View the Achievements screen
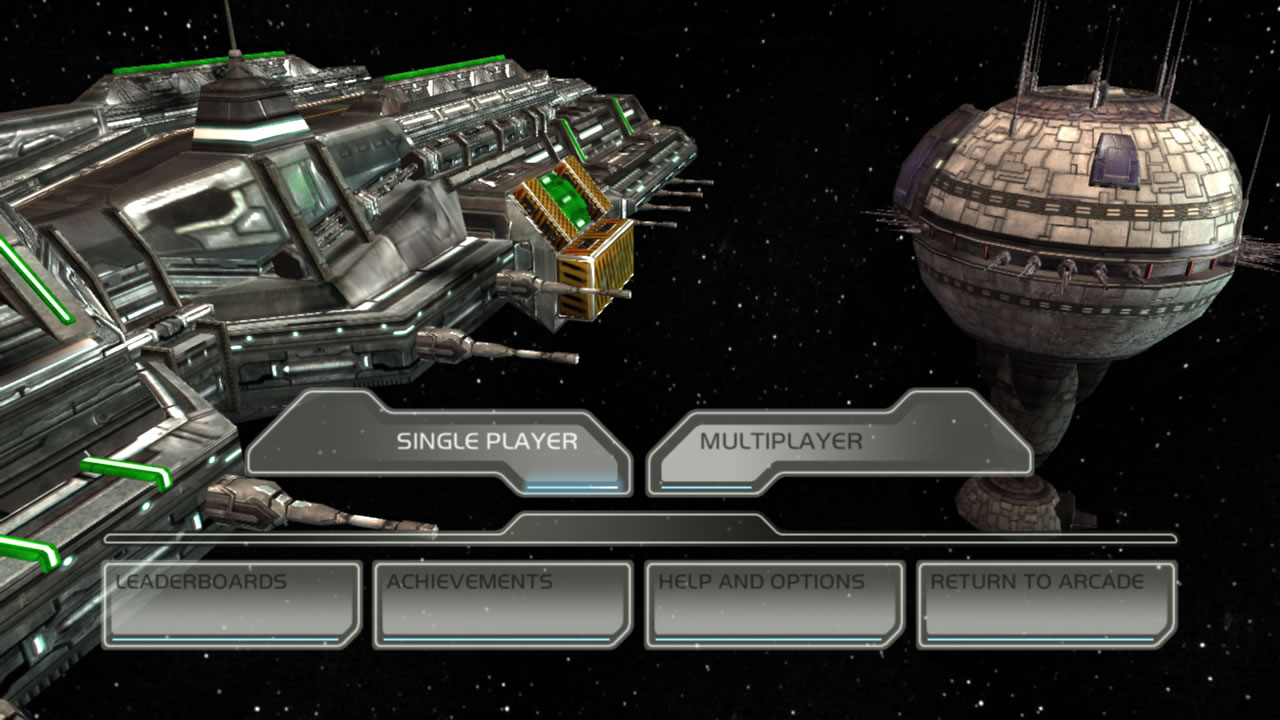The height and width of the screenshot is (720, 1280). (503, 603)
